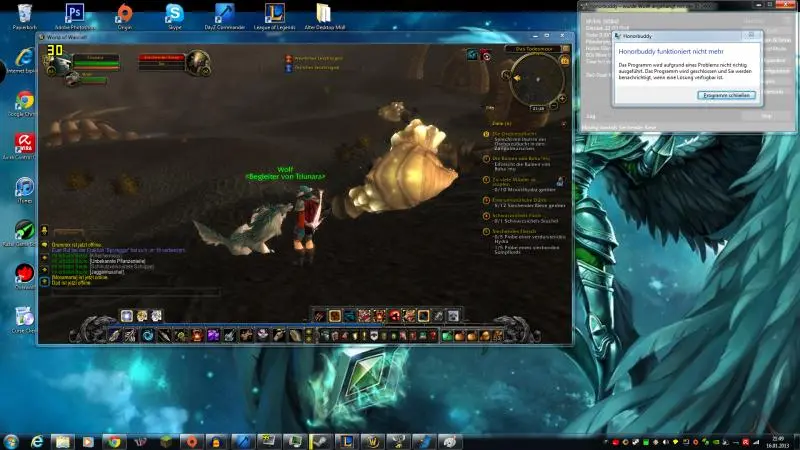Activate the purple spell icon on action bar
This screenshot has width=800, height=450.
click(x=212, y=335)
